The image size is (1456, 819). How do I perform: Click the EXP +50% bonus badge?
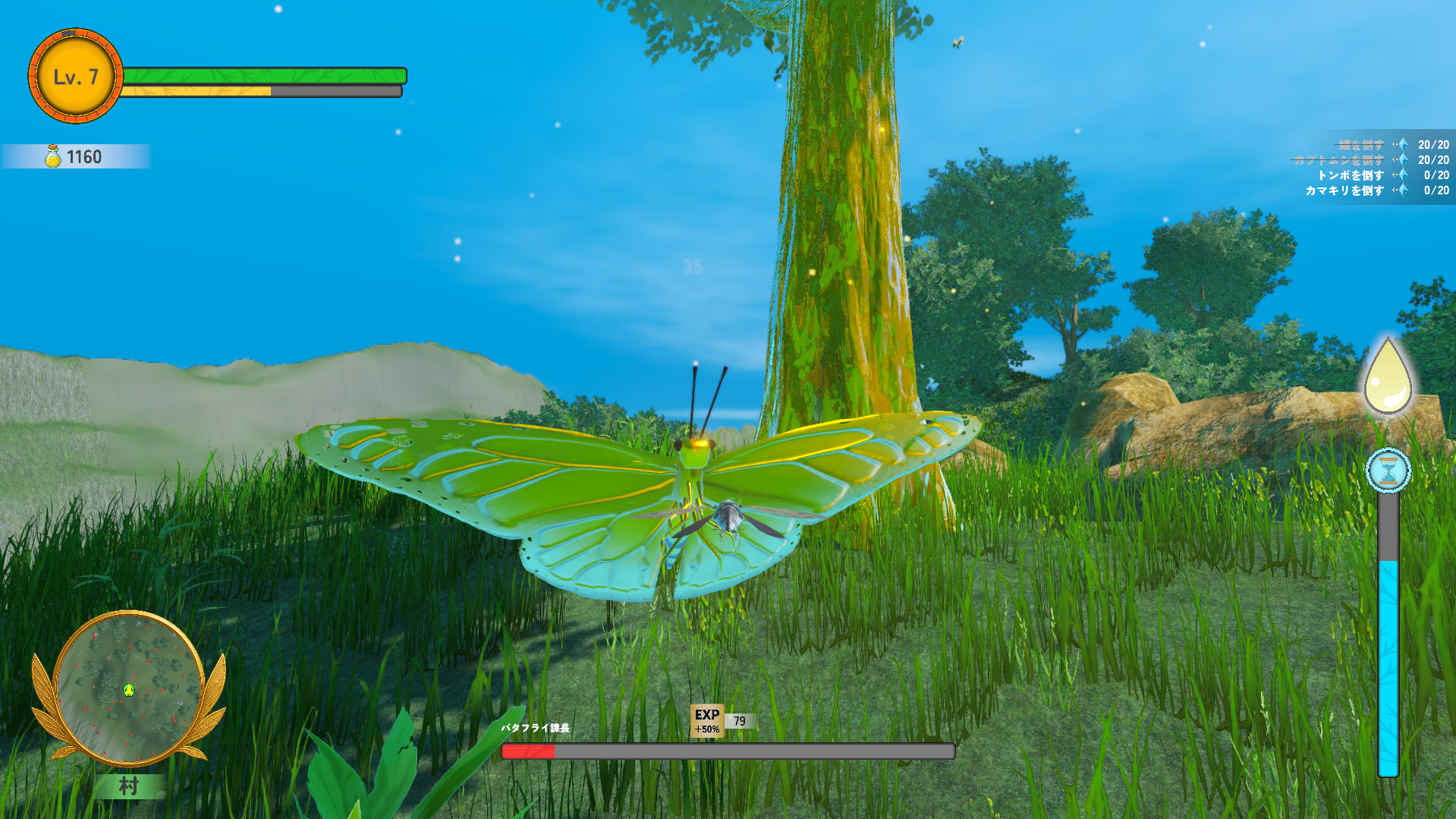tap(706, 720)
